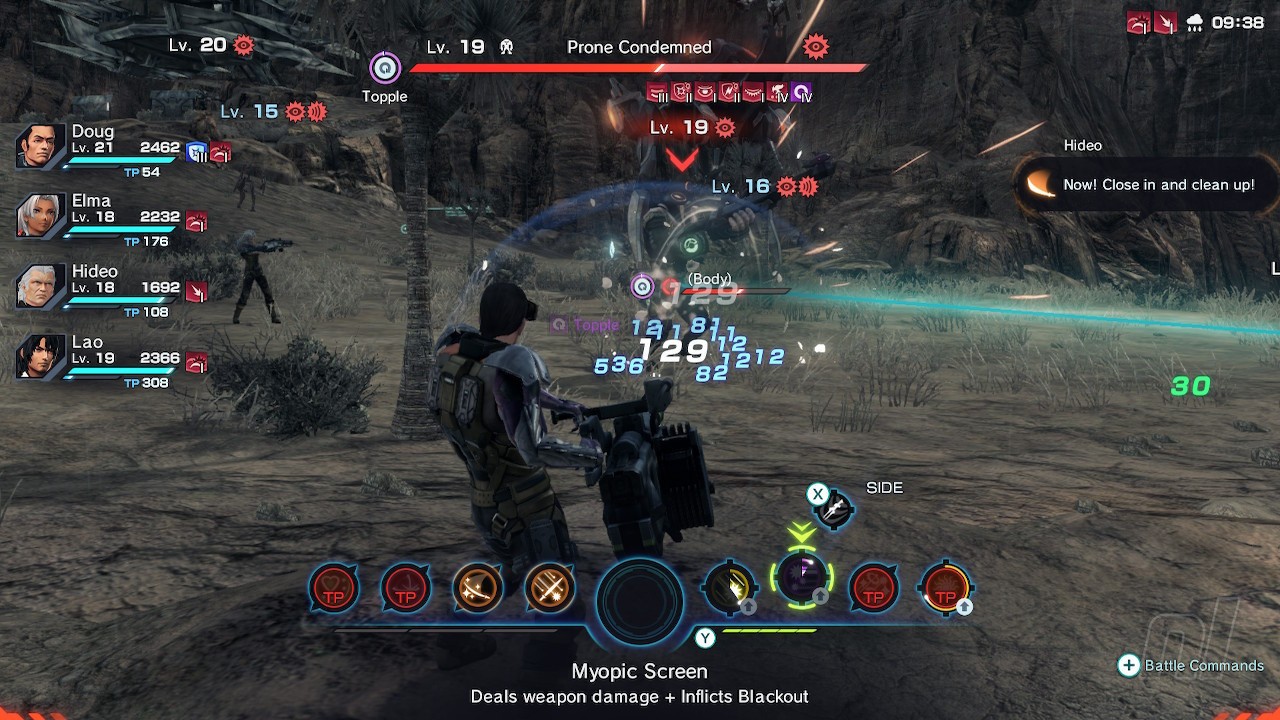
Task: Activate the selected Myopic Screen art
Action: 801,581
